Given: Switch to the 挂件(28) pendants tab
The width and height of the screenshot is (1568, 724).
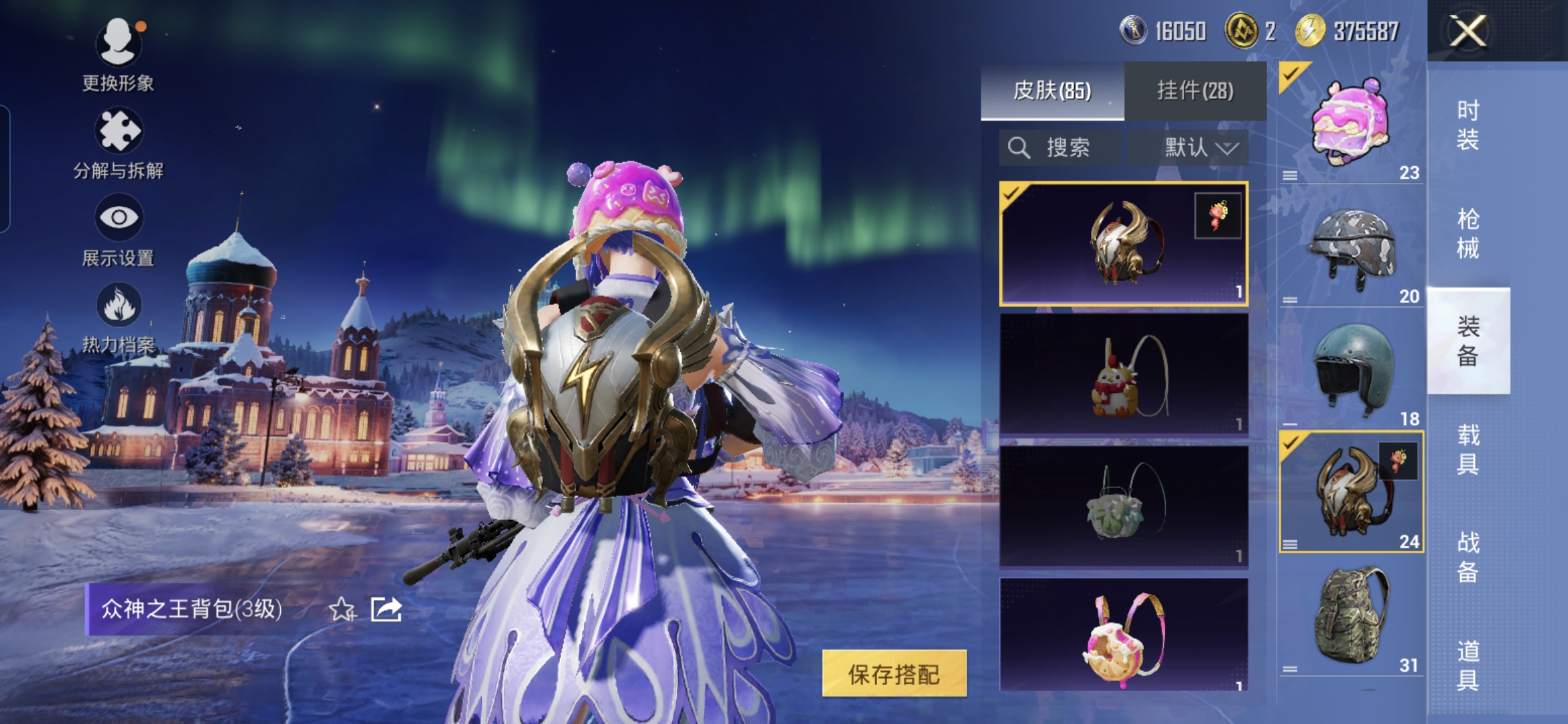Looking at the screenshot, I should pyautogui.click(x=1195, y=90).
